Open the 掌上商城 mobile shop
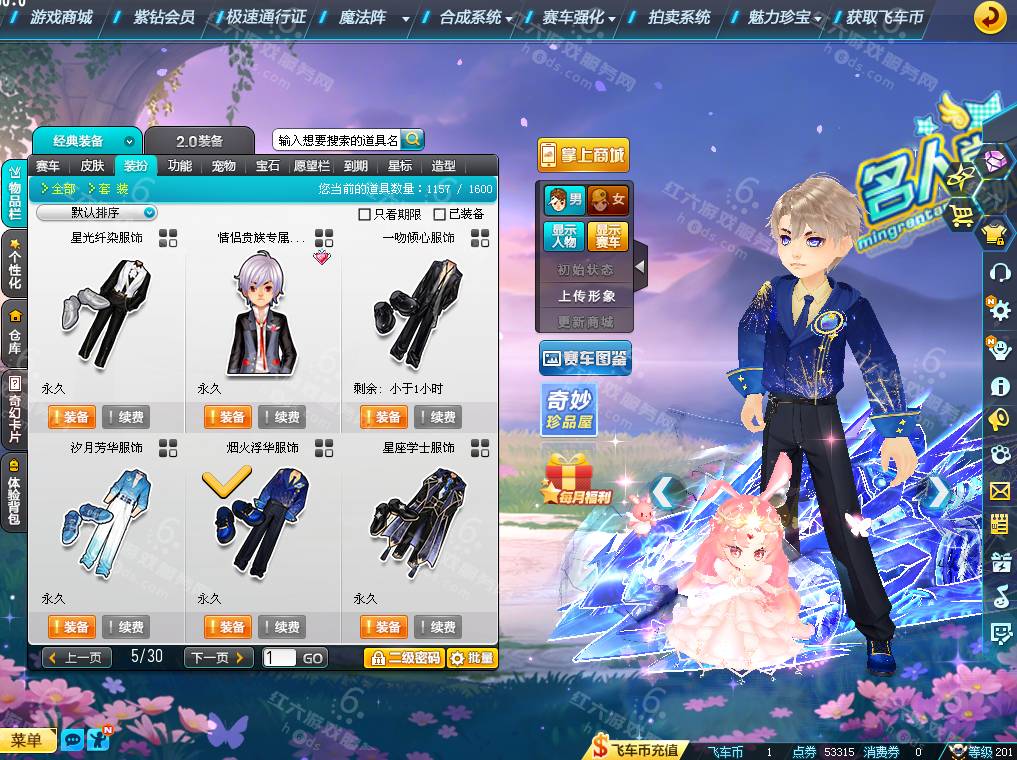This screenshot has width=1017, height=760. pos(583,155)
